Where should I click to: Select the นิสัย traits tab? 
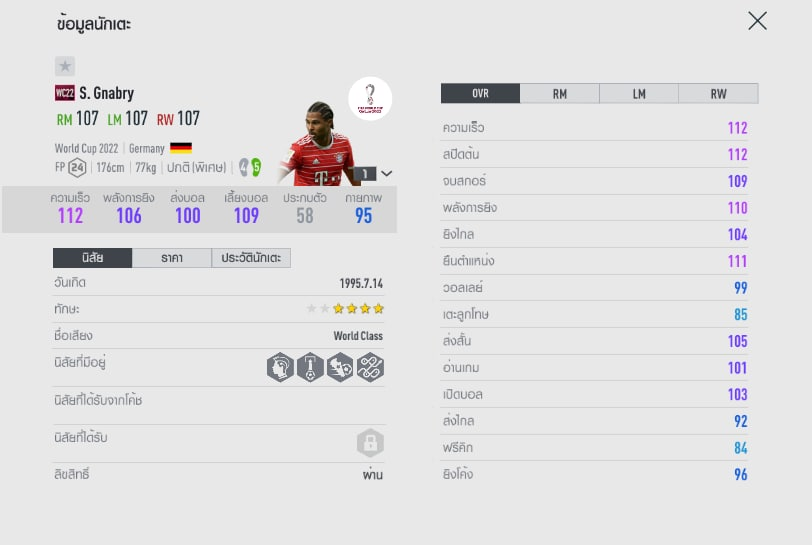pyautogui.click(x=92, y=258)
